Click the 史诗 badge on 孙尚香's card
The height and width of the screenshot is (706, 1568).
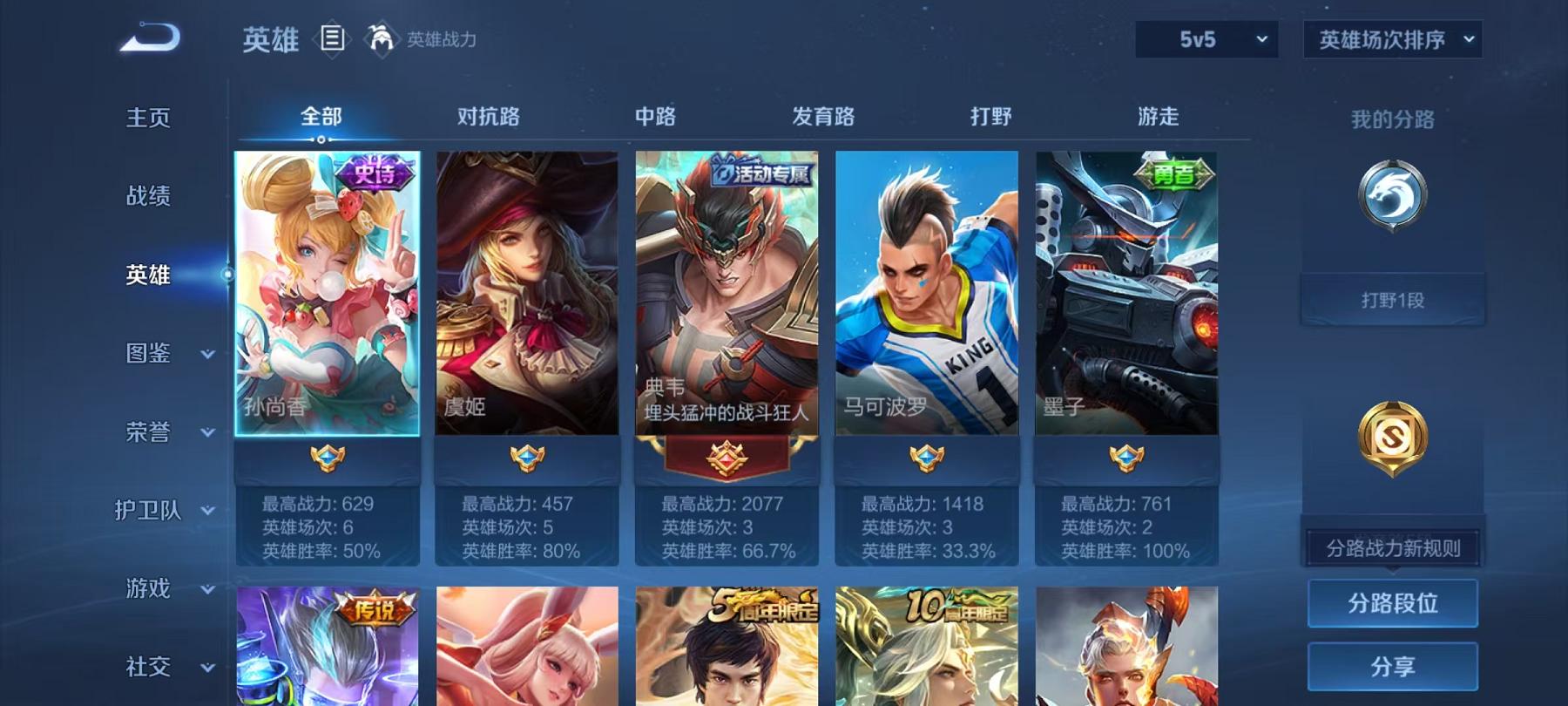376,173
